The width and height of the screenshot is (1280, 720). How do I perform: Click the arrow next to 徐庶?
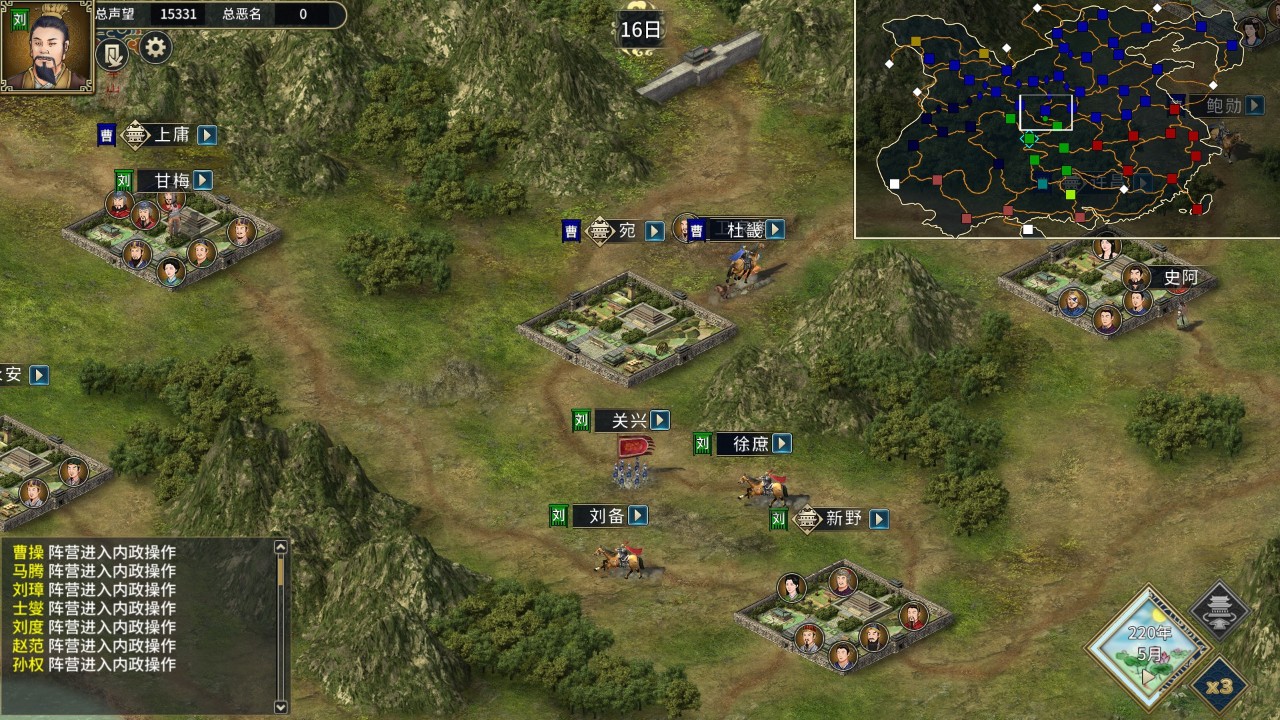[x=782, y=443]
